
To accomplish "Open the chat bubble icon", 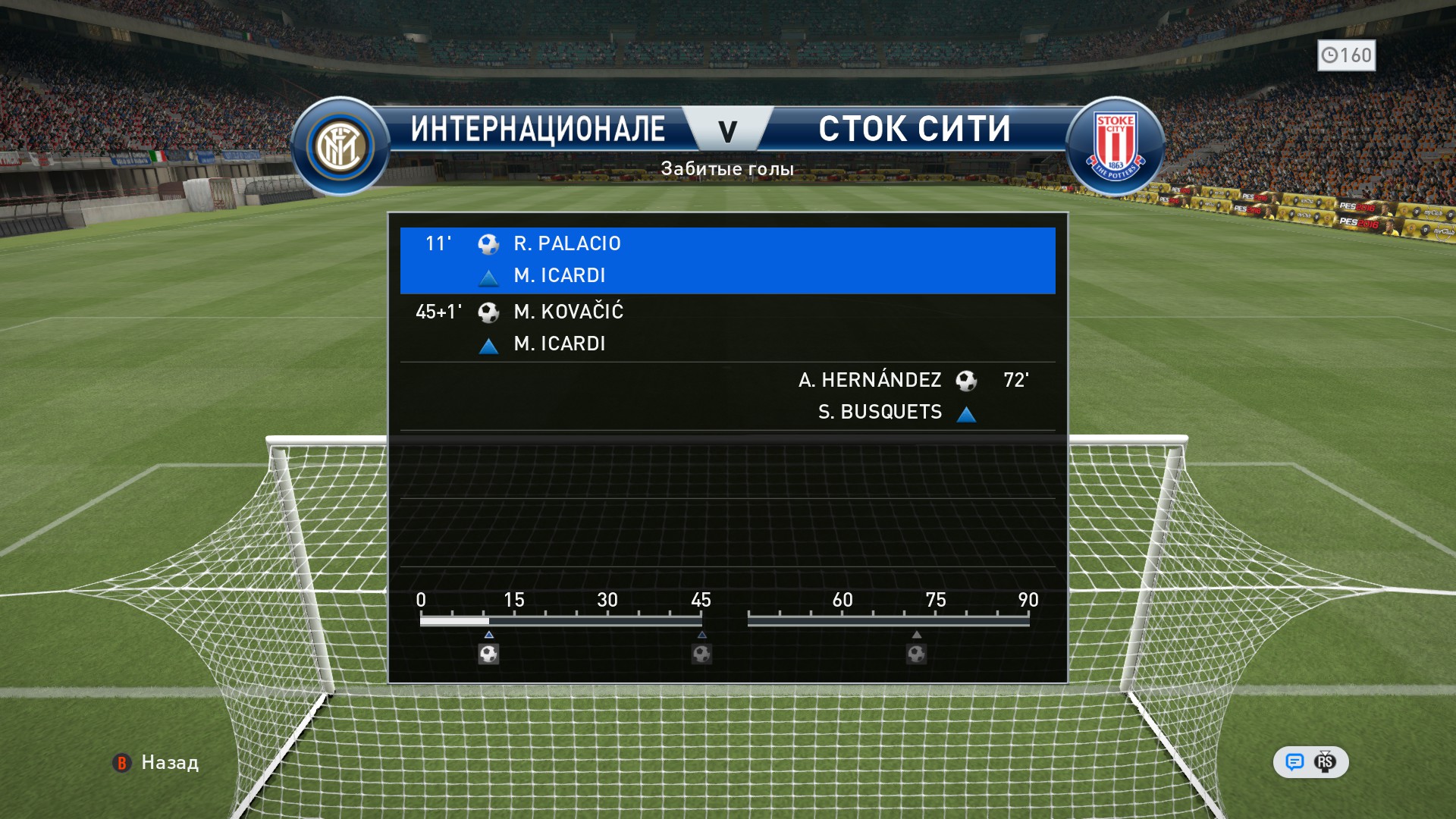I will pyautogui.click(x=1294, y=762).
